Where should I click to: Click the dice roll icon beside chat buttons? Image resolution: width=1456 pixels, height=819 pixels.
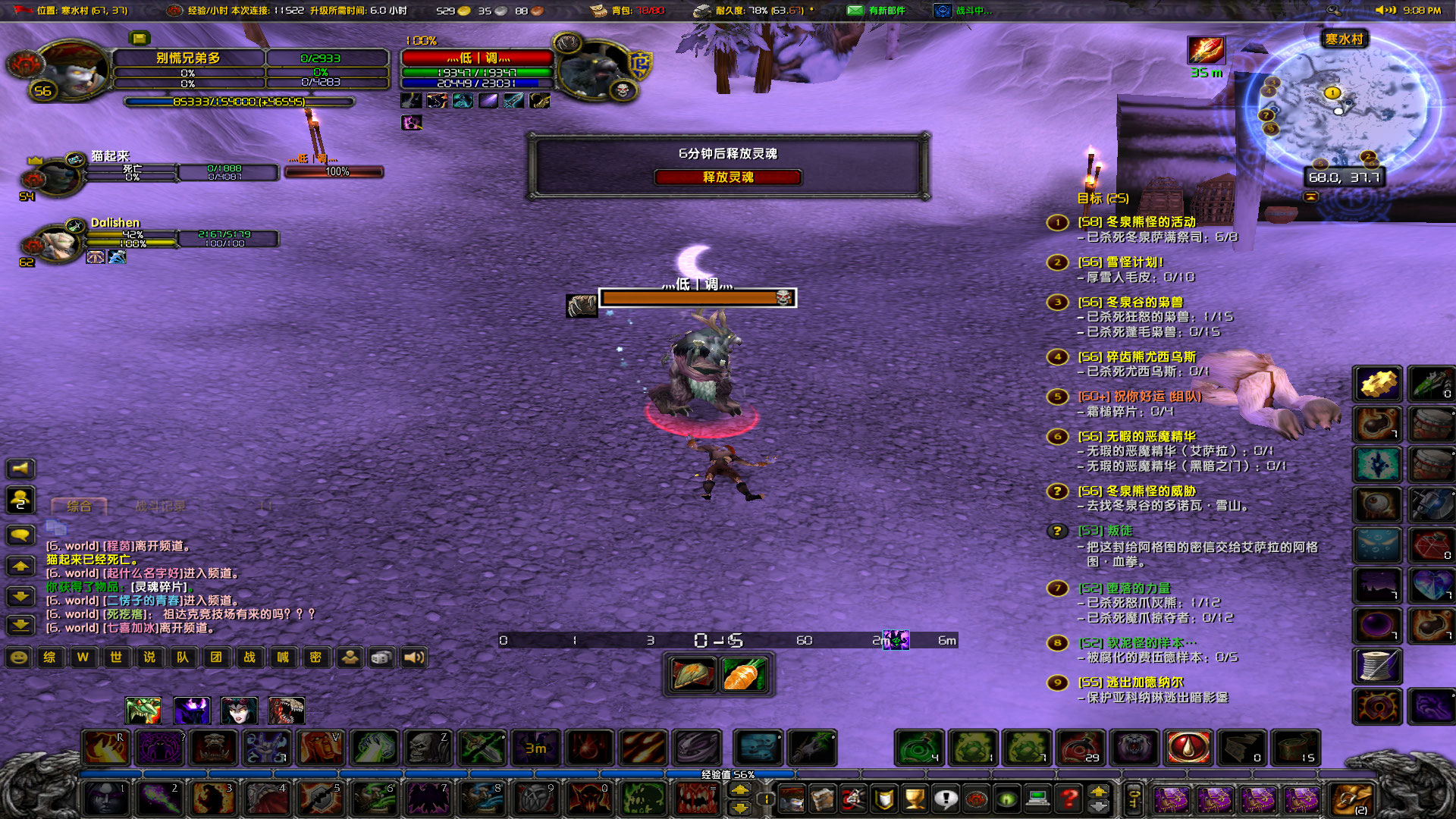(x=381, y=657)
